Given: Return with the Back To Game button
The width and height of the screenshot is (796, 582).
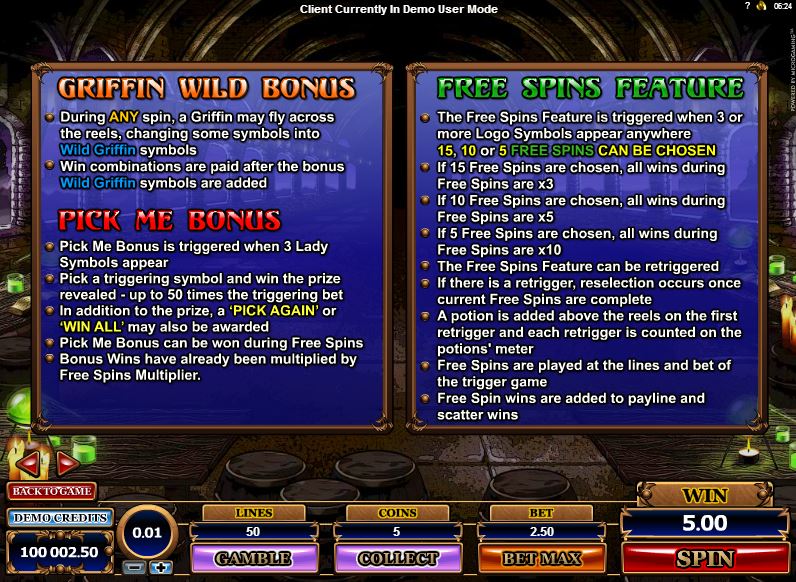Looking at the screenshot, I should click(x=50, y=491).
